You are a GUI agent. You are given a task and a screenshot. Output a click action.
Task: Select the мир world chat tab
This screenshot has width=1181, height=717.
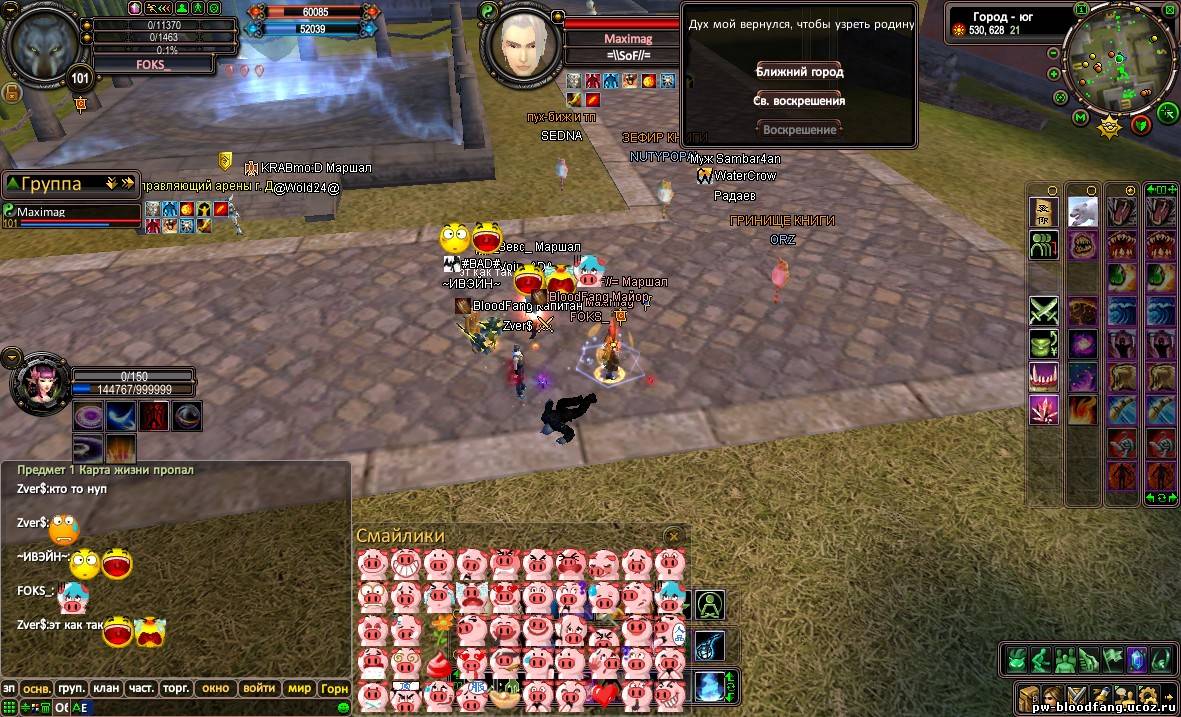(300, 688)
